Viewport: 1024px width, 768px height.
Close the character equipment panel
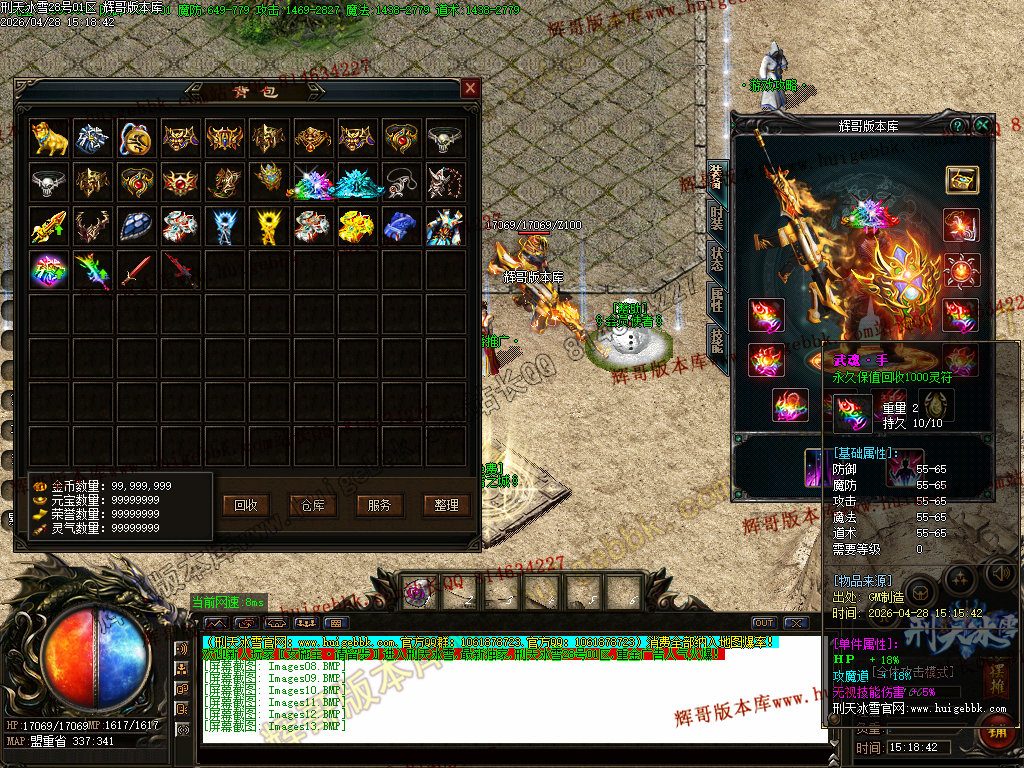983,126
